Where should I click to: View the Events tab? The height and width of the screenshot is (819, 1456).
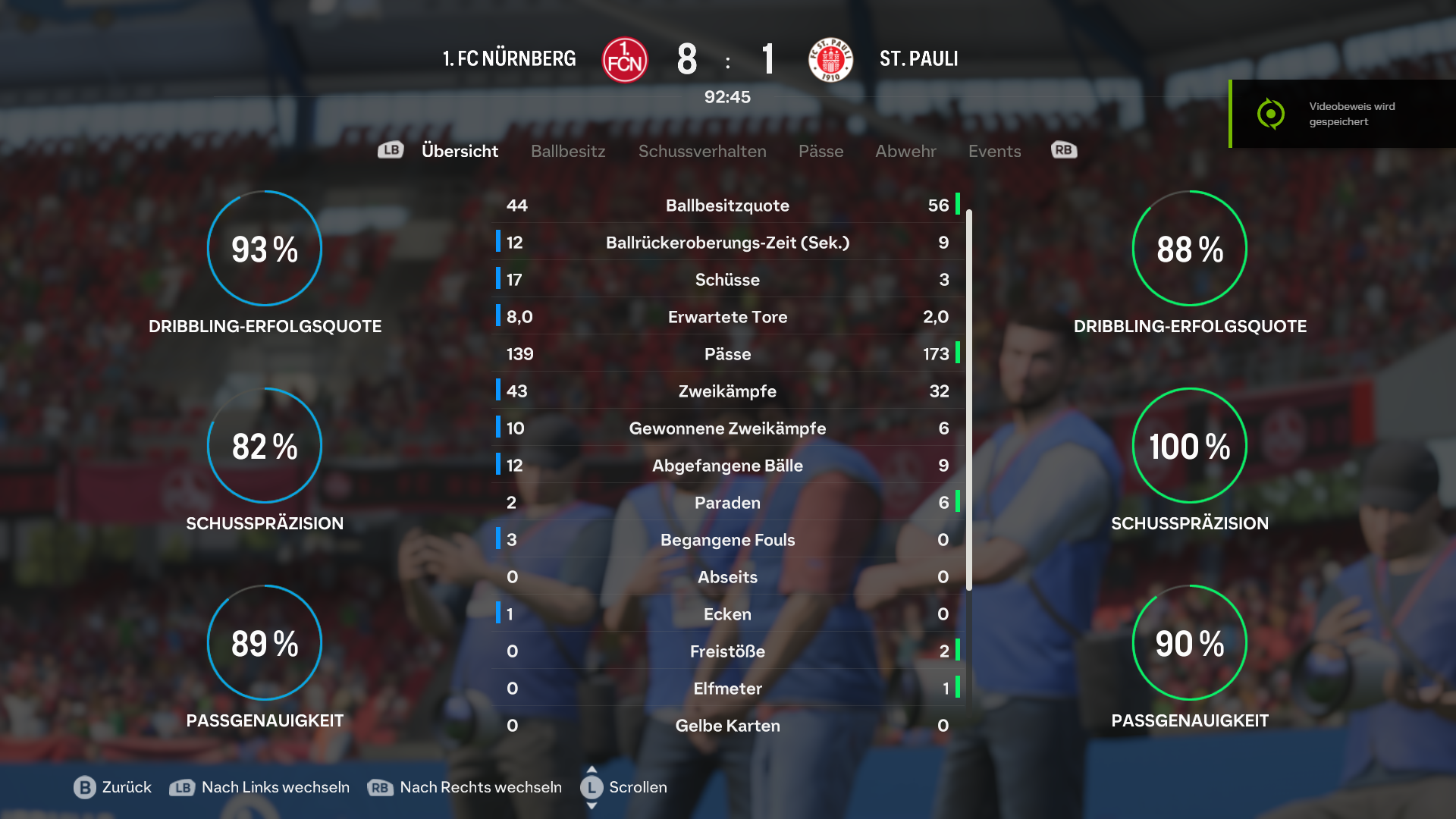click(994, 151)
